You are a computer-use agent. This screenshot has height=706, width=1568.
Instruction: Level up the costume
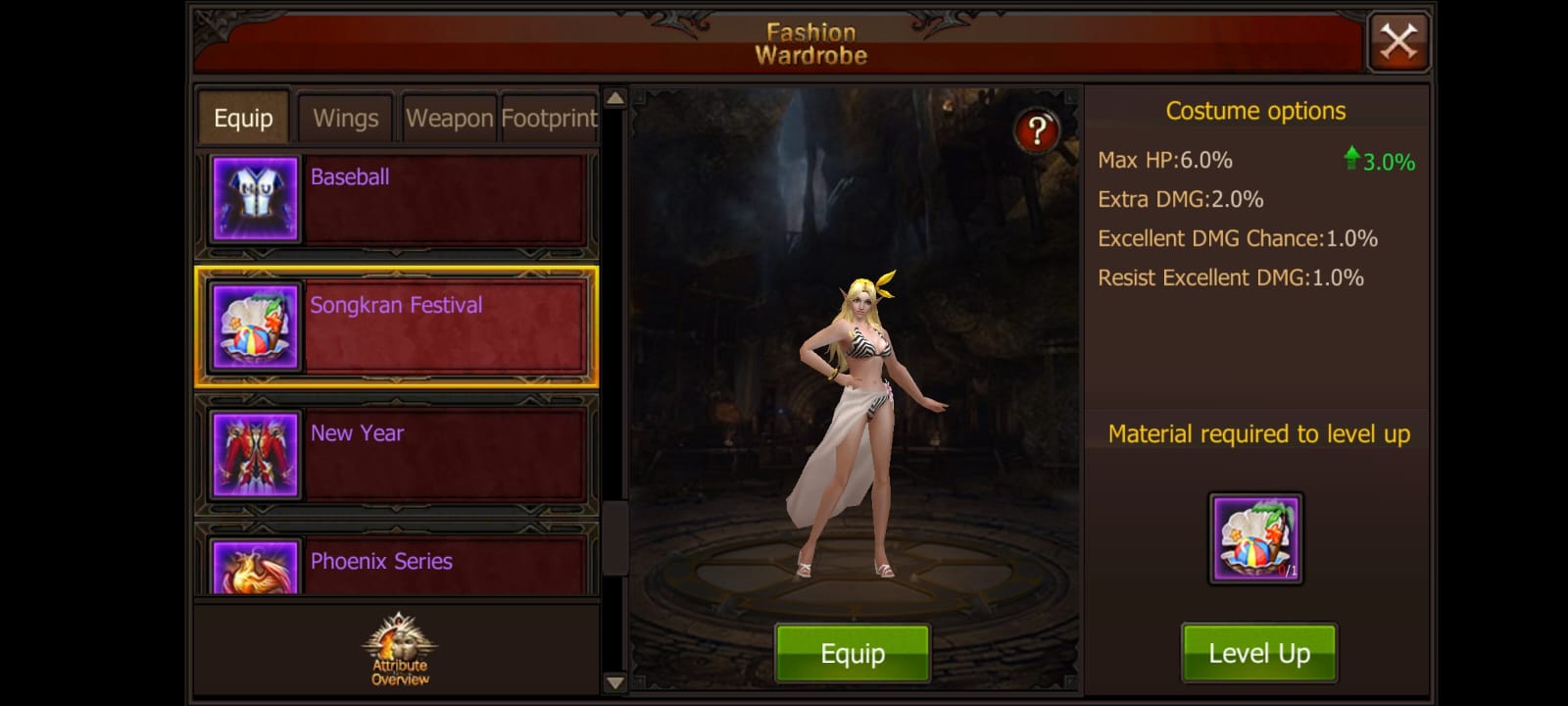click(x=1258, y=653)
